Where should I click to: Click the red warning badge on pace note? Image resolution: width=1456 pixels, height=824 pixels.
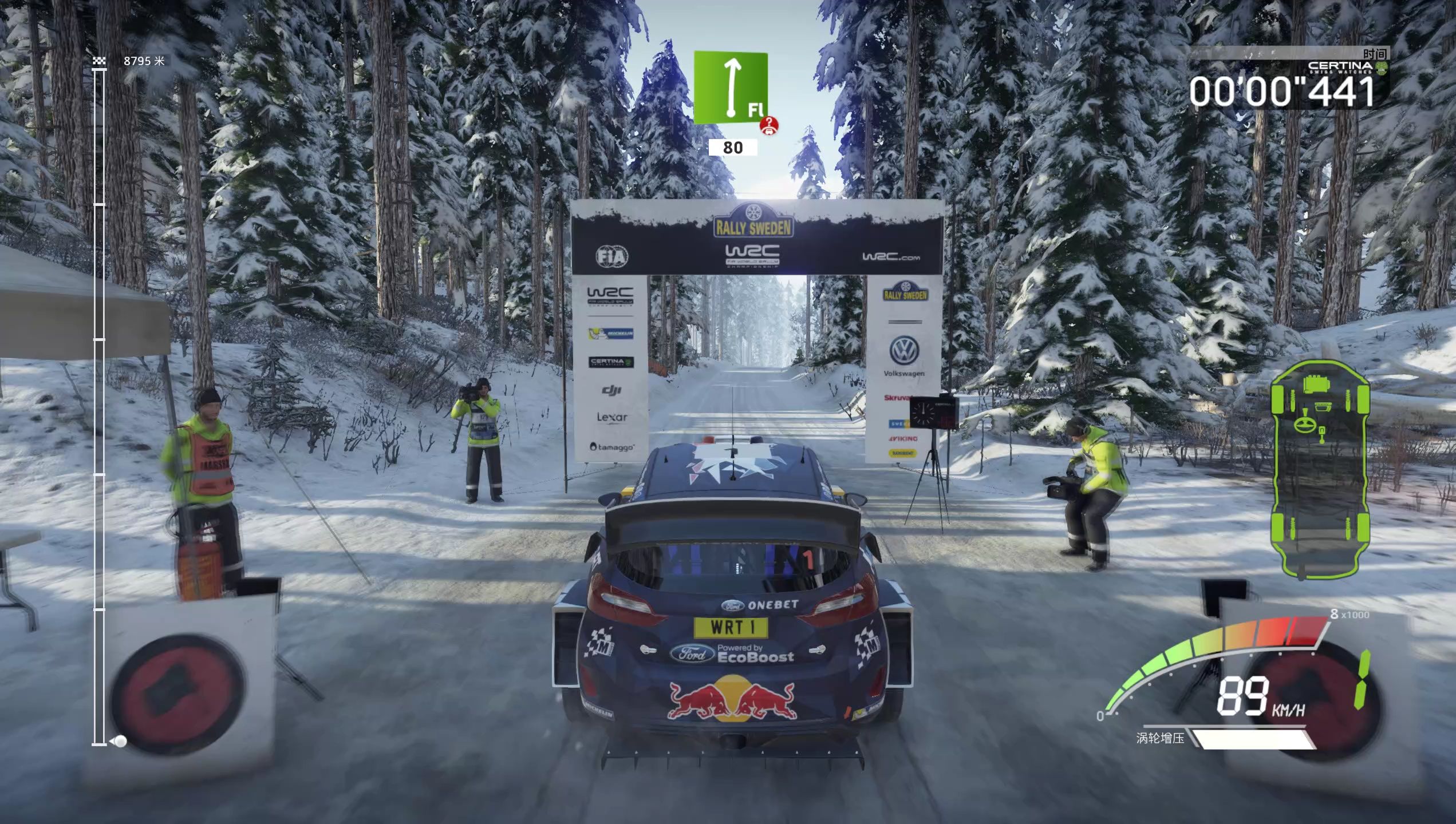click(769, 125)
